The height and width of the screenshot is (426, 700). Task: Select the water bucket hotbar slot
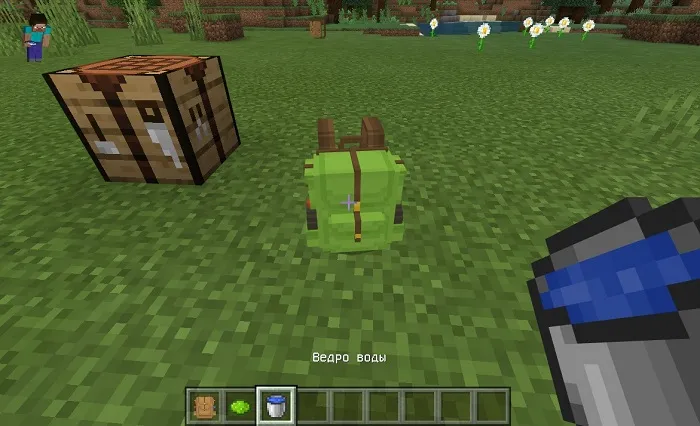[275, 405]
